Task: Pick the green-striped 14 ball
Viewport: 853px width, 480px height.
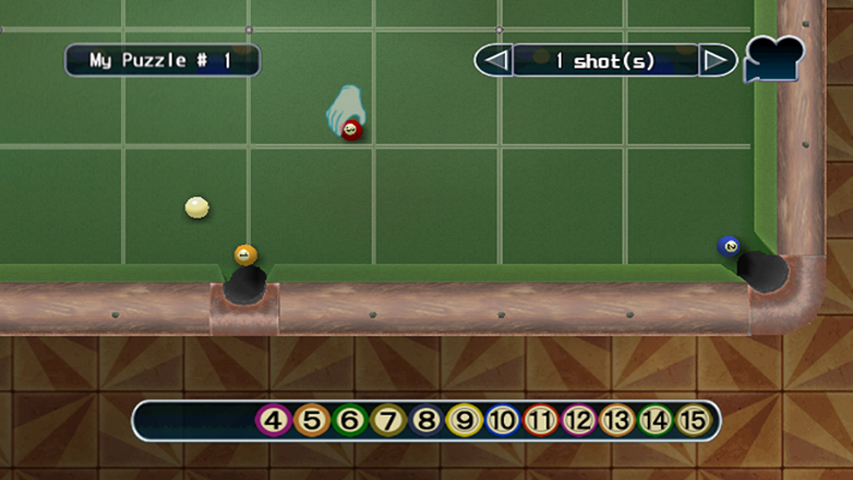Action: click(654, 421)
